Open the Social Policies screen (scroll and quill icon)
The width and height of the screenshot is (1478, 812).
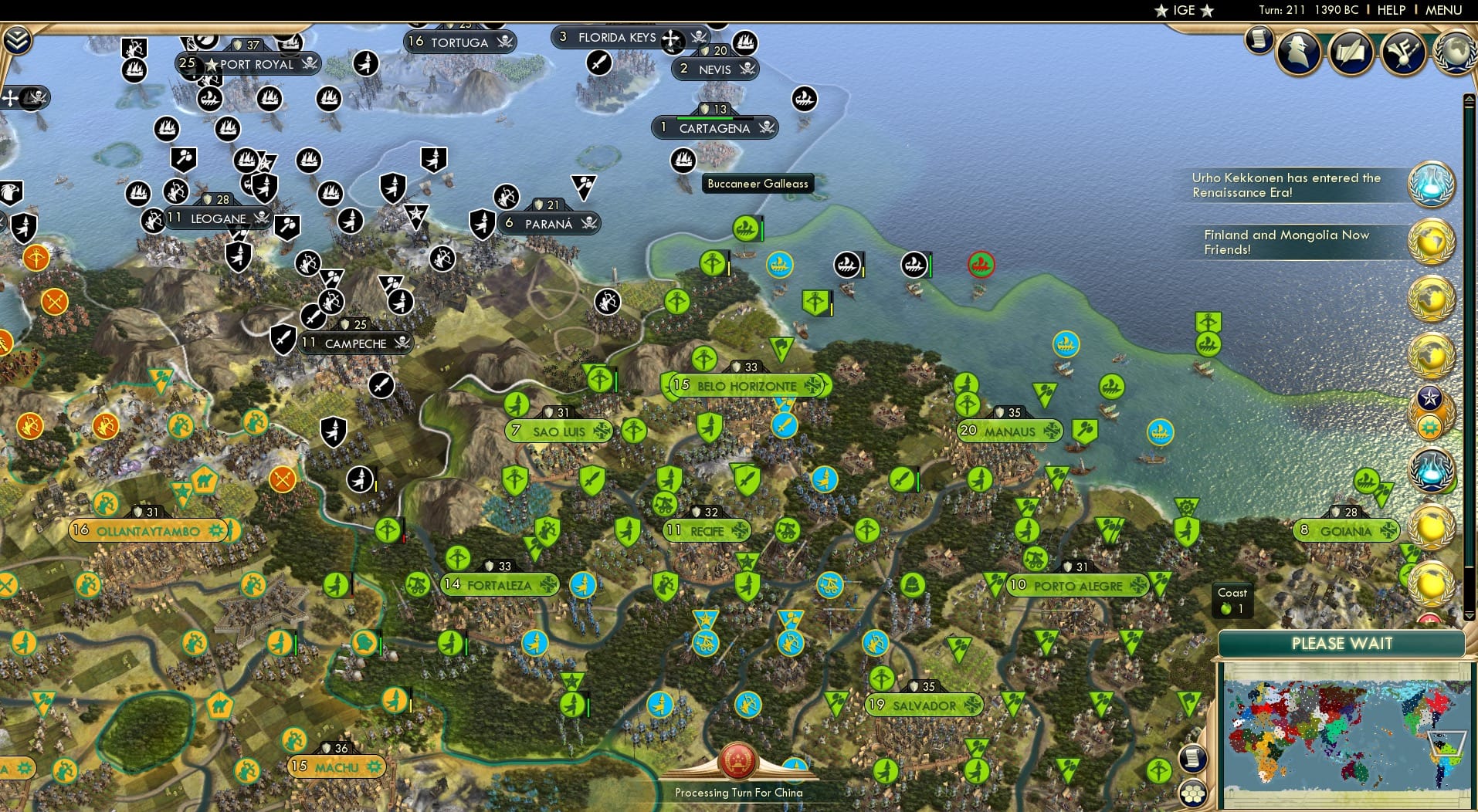pyautogui.click(x=1351, y=52)
